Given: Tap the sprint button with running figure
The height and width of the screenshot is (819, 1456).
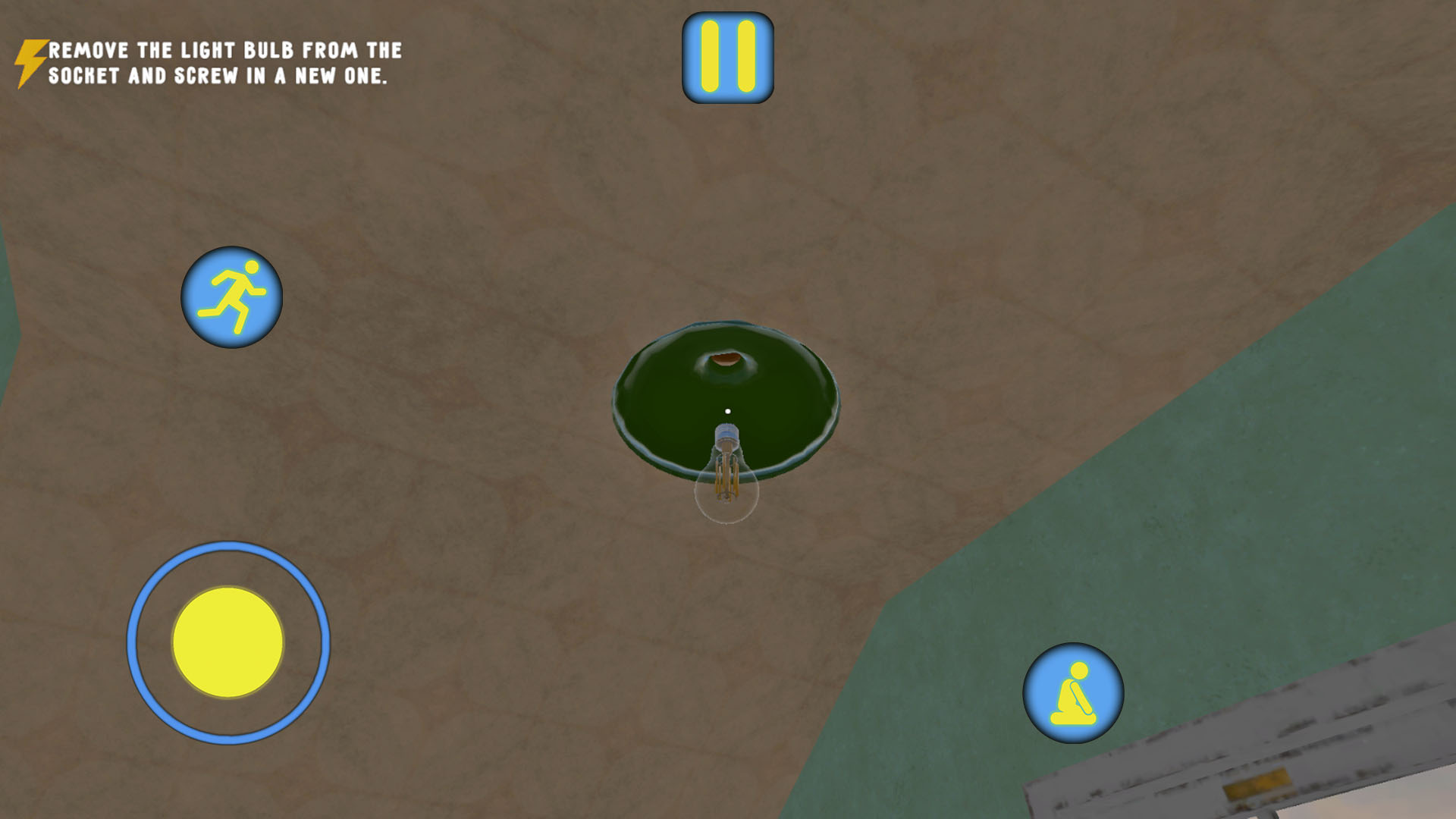Looking at the screenshot, I should pos(231,297).
